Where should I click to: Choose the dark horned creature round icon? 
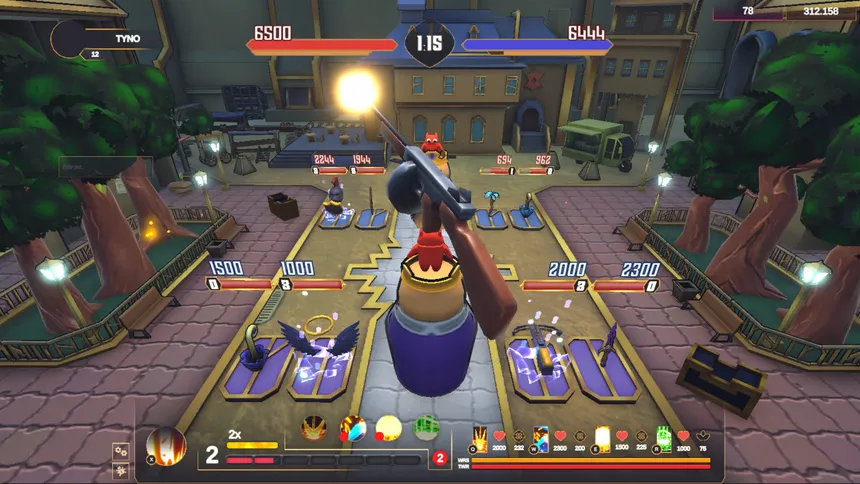pyautogui.click(x=314, y=429)
